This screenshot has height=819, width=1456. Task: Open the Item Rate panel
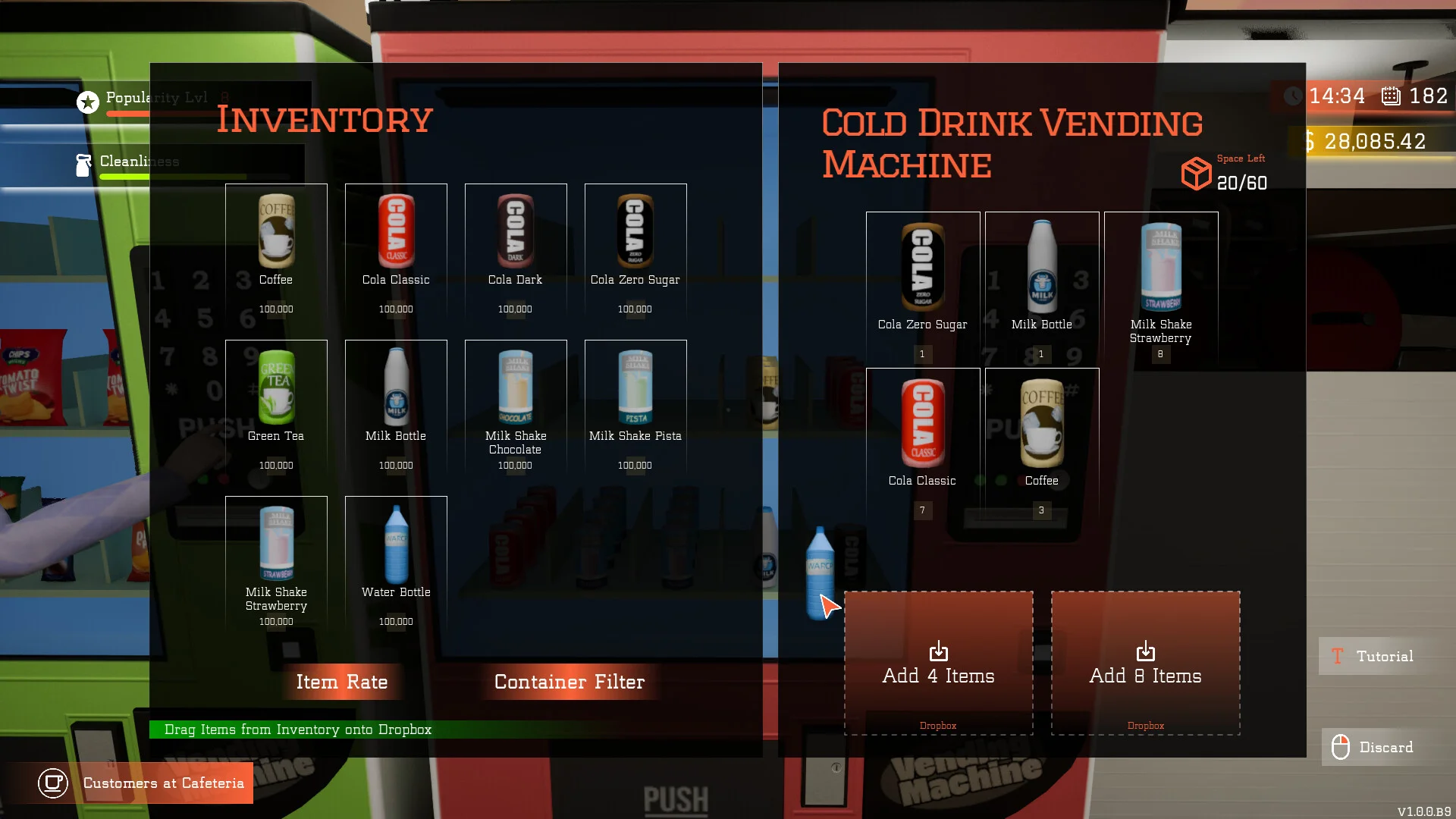(x=342, y=682)
